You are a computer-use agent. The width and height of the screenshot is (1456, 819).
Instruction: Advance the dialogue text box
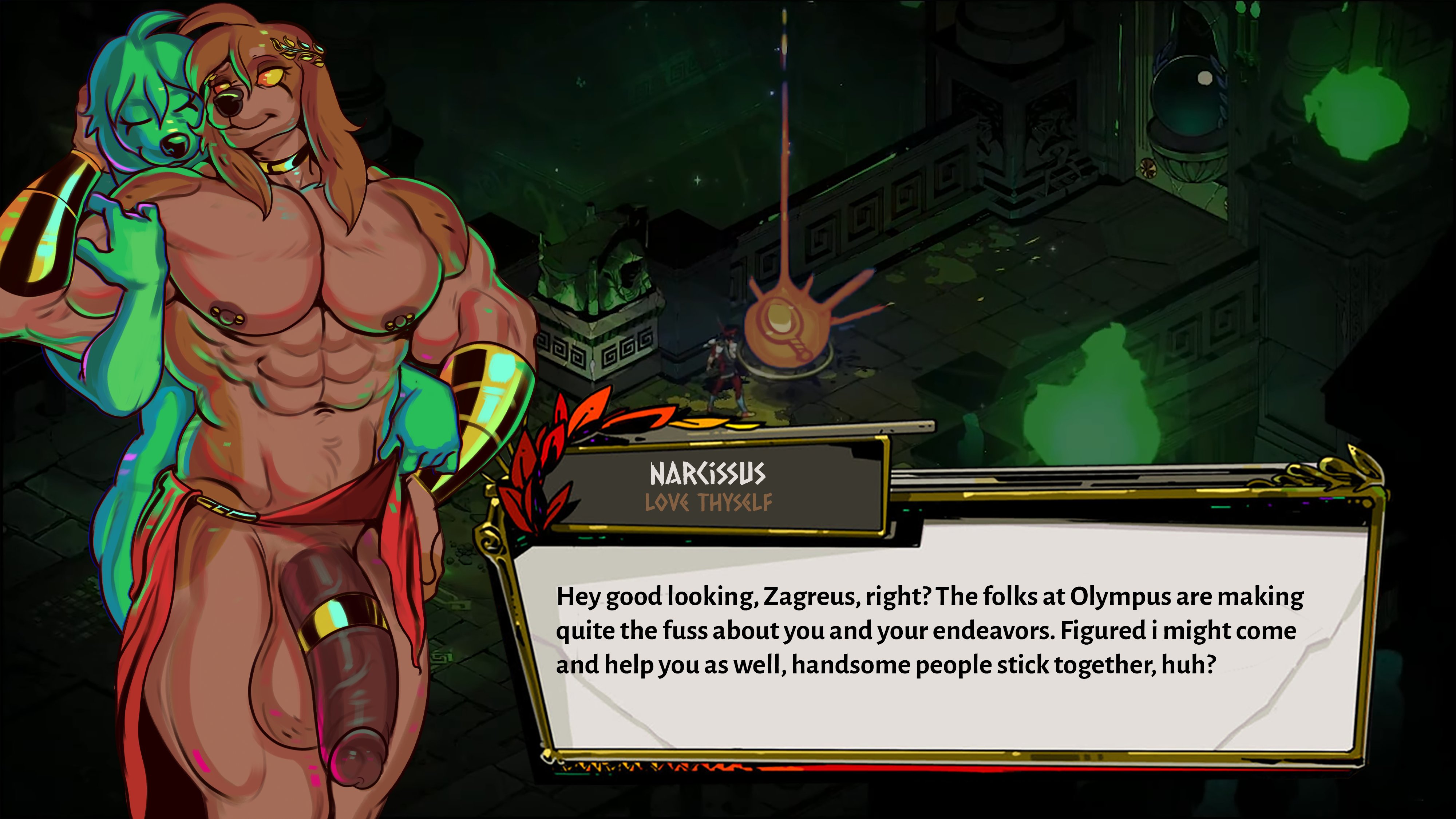point(938,639)
